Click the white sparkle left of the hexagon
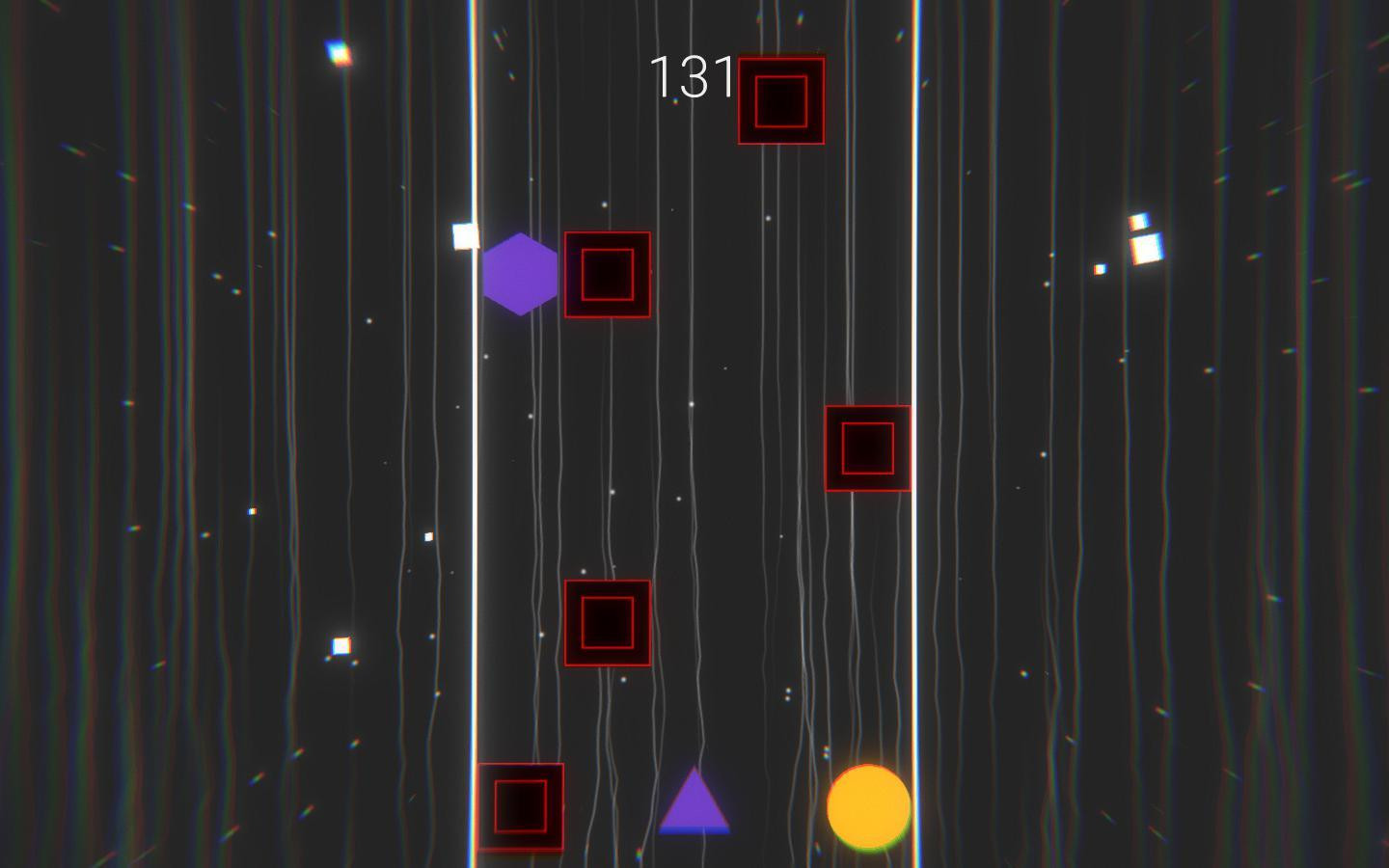 pos(465,236)
